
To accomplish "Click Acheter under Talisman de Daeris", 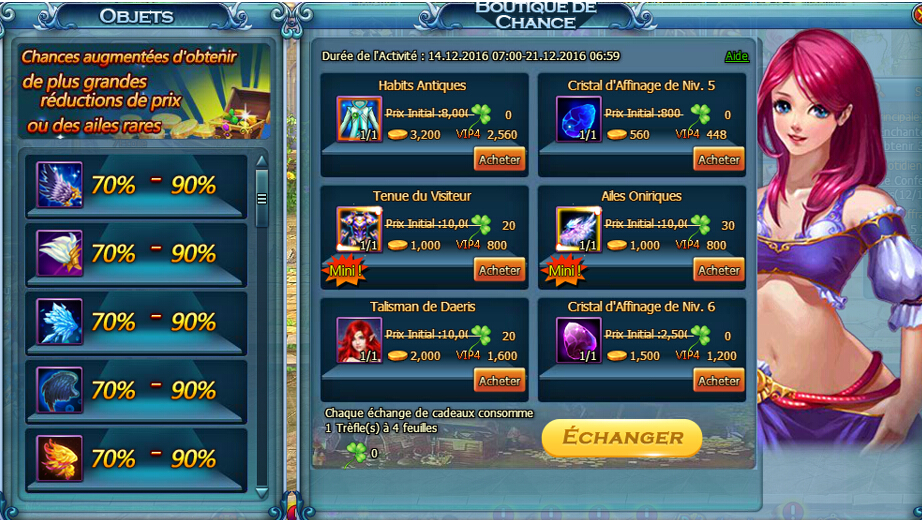I will click(x=499, y=380).
